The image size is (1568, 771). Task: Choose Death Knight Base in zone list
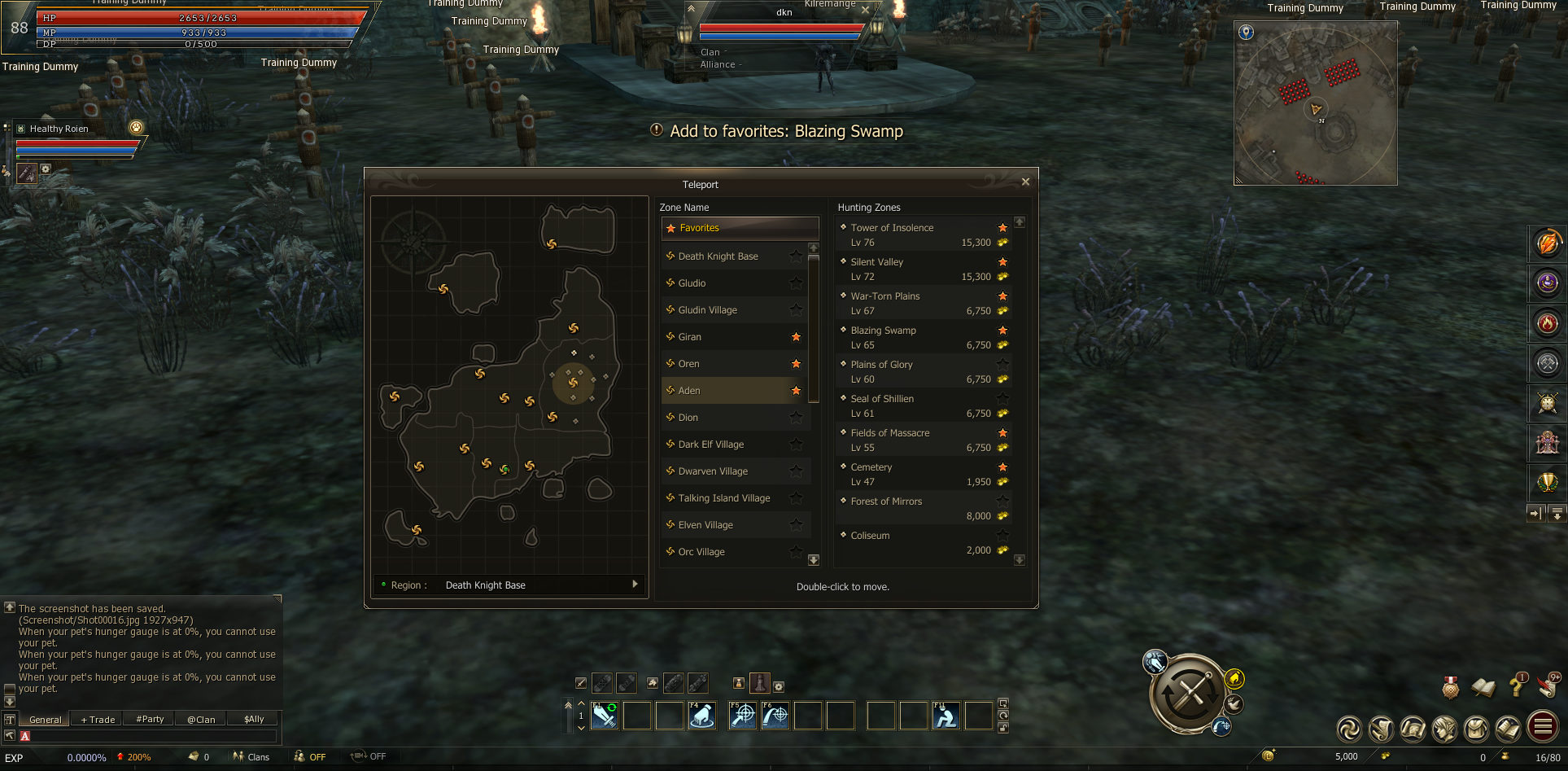coord(718,256)
